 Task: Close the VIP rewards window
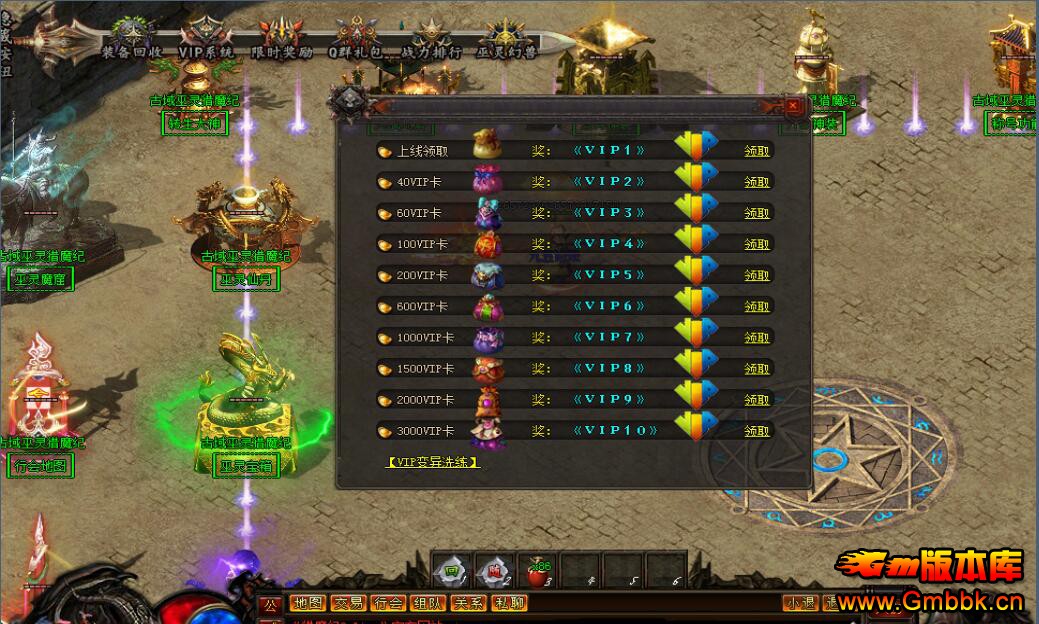[x=793, y=105]
